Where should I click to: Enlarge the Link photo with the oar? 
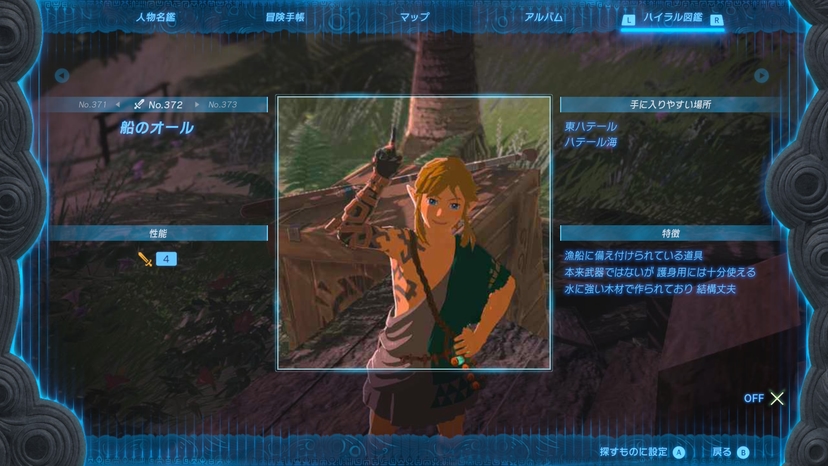(413, 232)
